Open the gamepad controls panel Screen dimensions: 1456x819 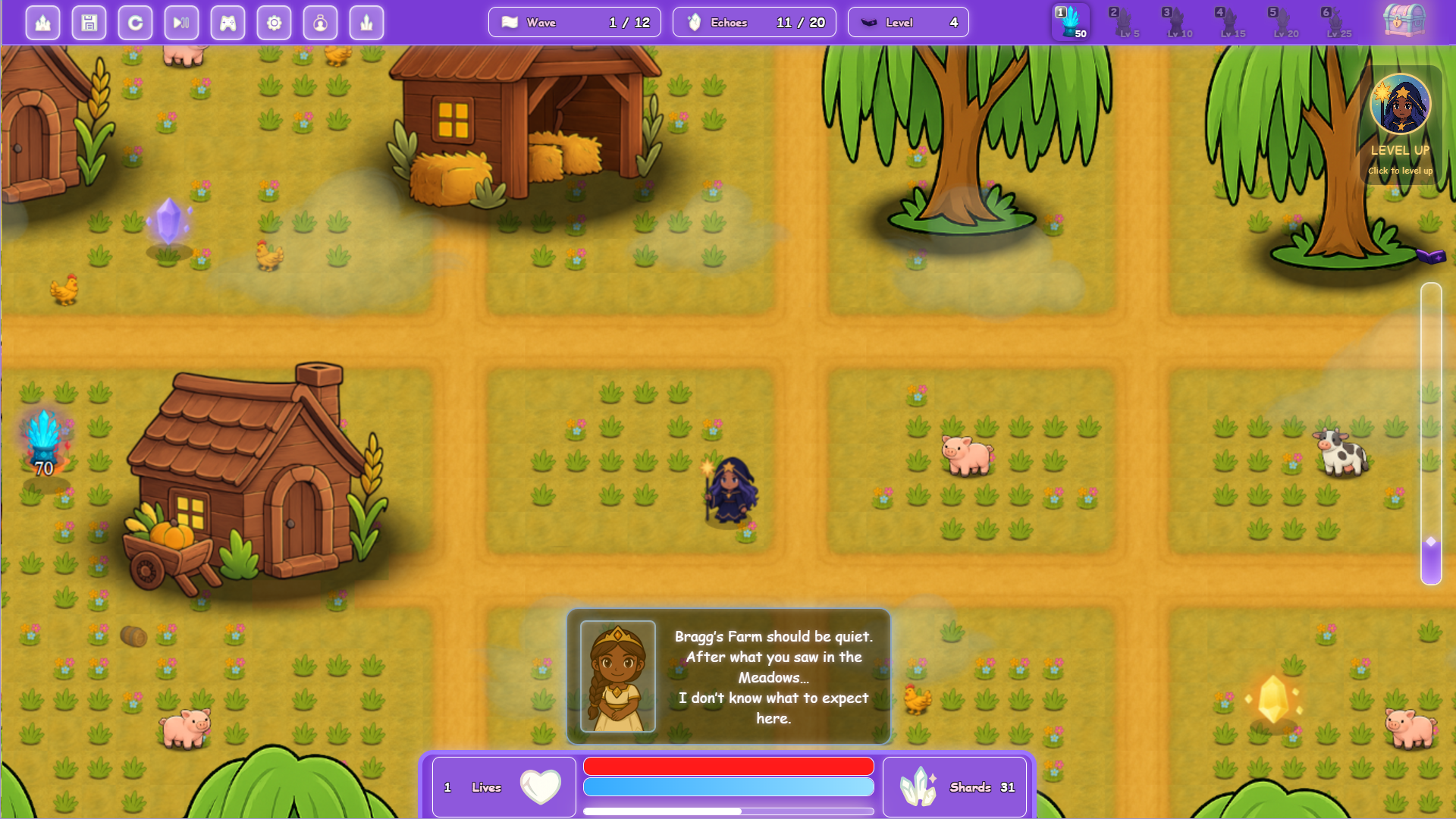(227, 23)
